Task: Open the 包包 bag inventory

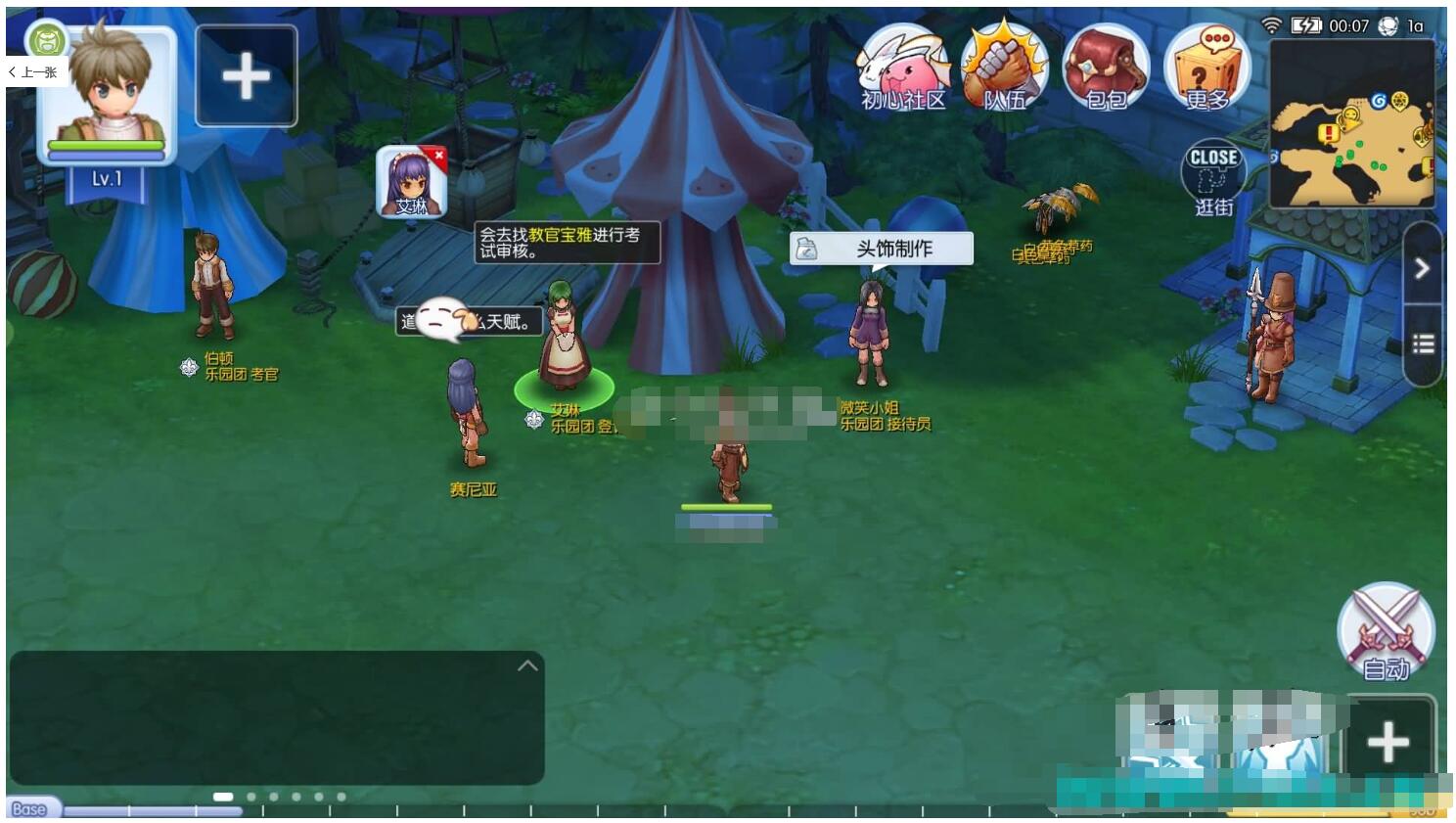Action: (1106, 68)
